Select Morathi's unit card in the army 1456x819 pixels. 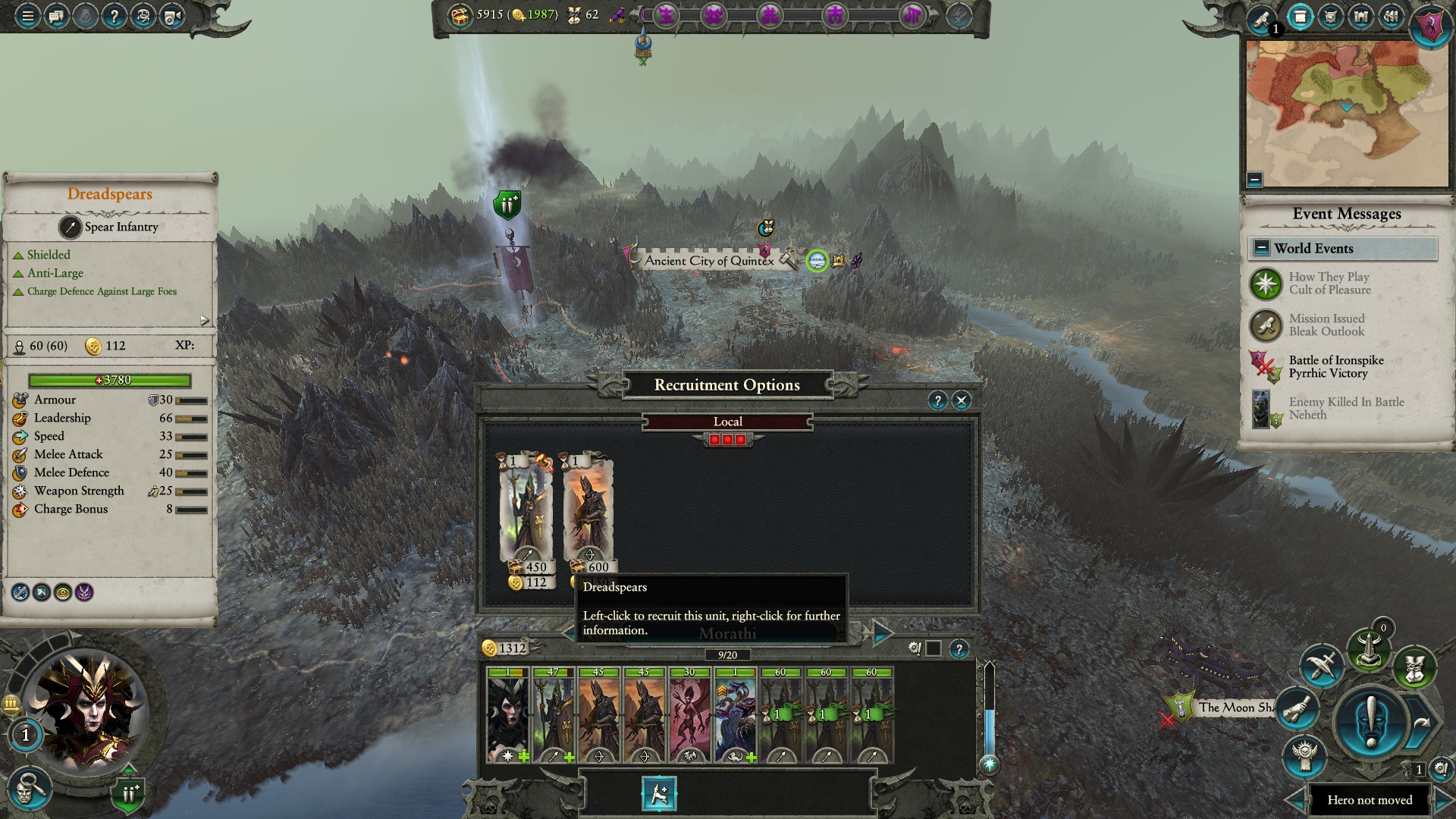tap(508, 715)
